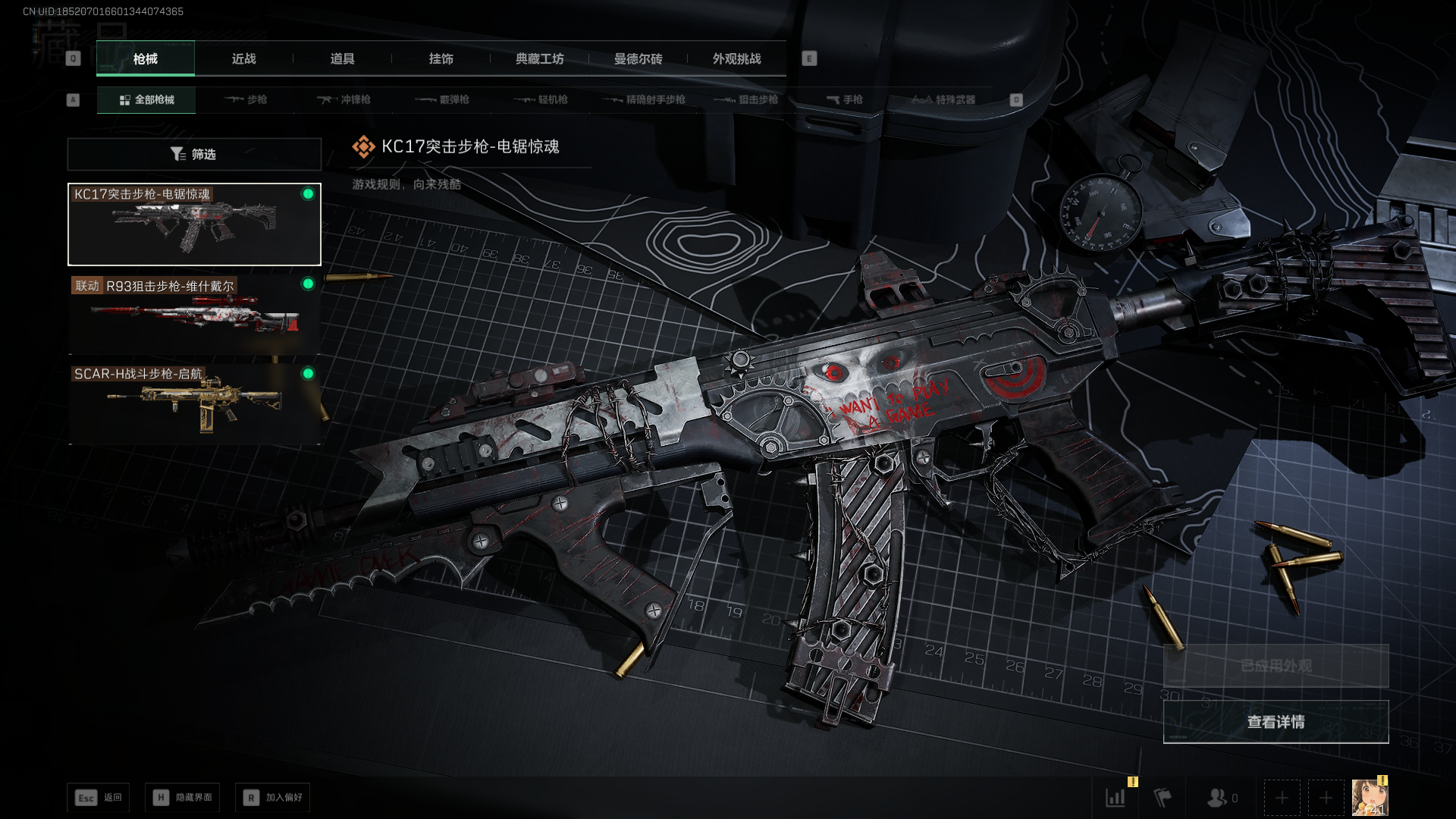Open the flags icon in bottom bar
1456x819 pixels.
coord(1163,798)
